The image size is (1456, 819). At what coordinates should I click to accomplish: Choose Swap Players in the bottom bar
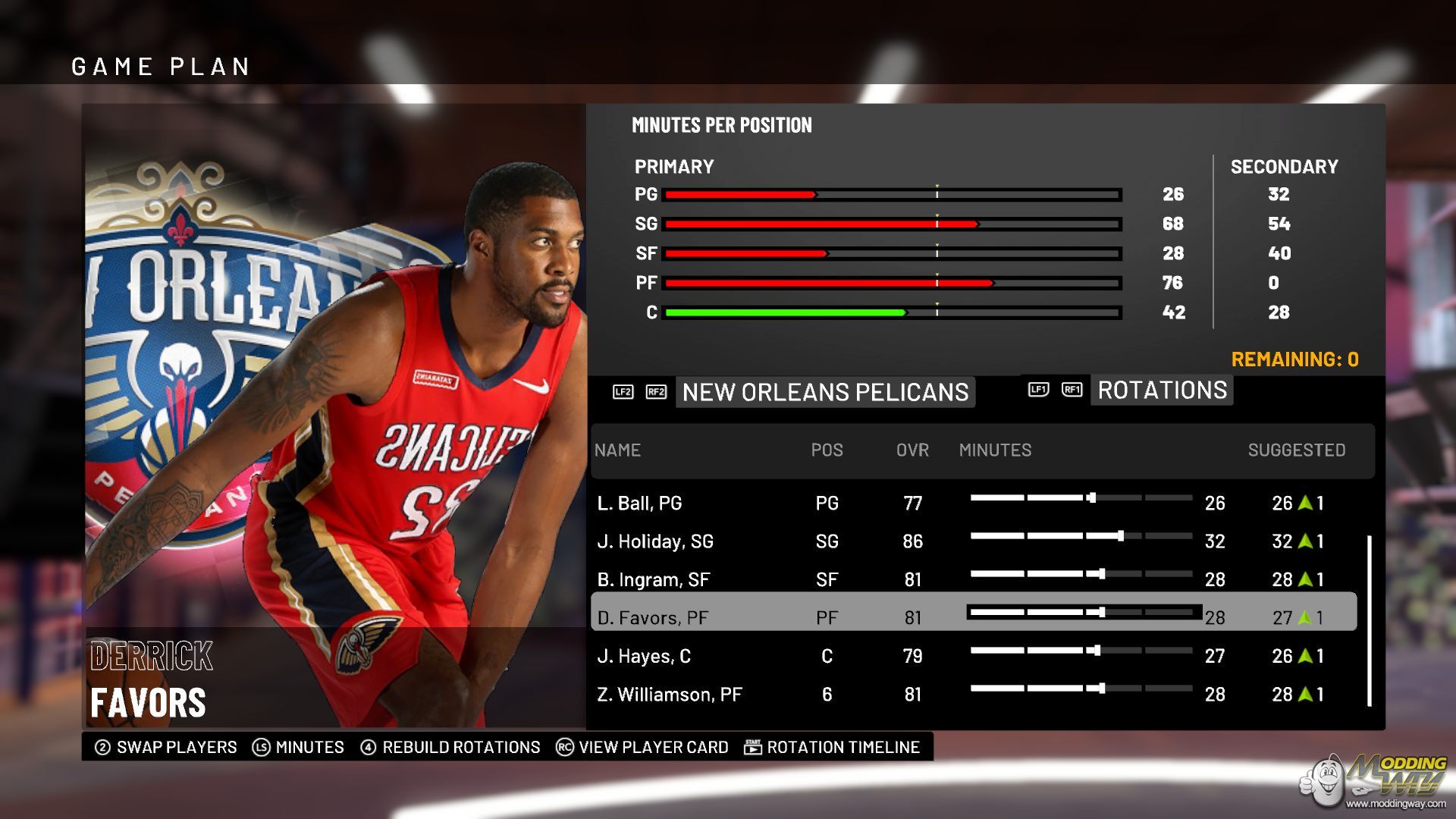pos(166,747)
